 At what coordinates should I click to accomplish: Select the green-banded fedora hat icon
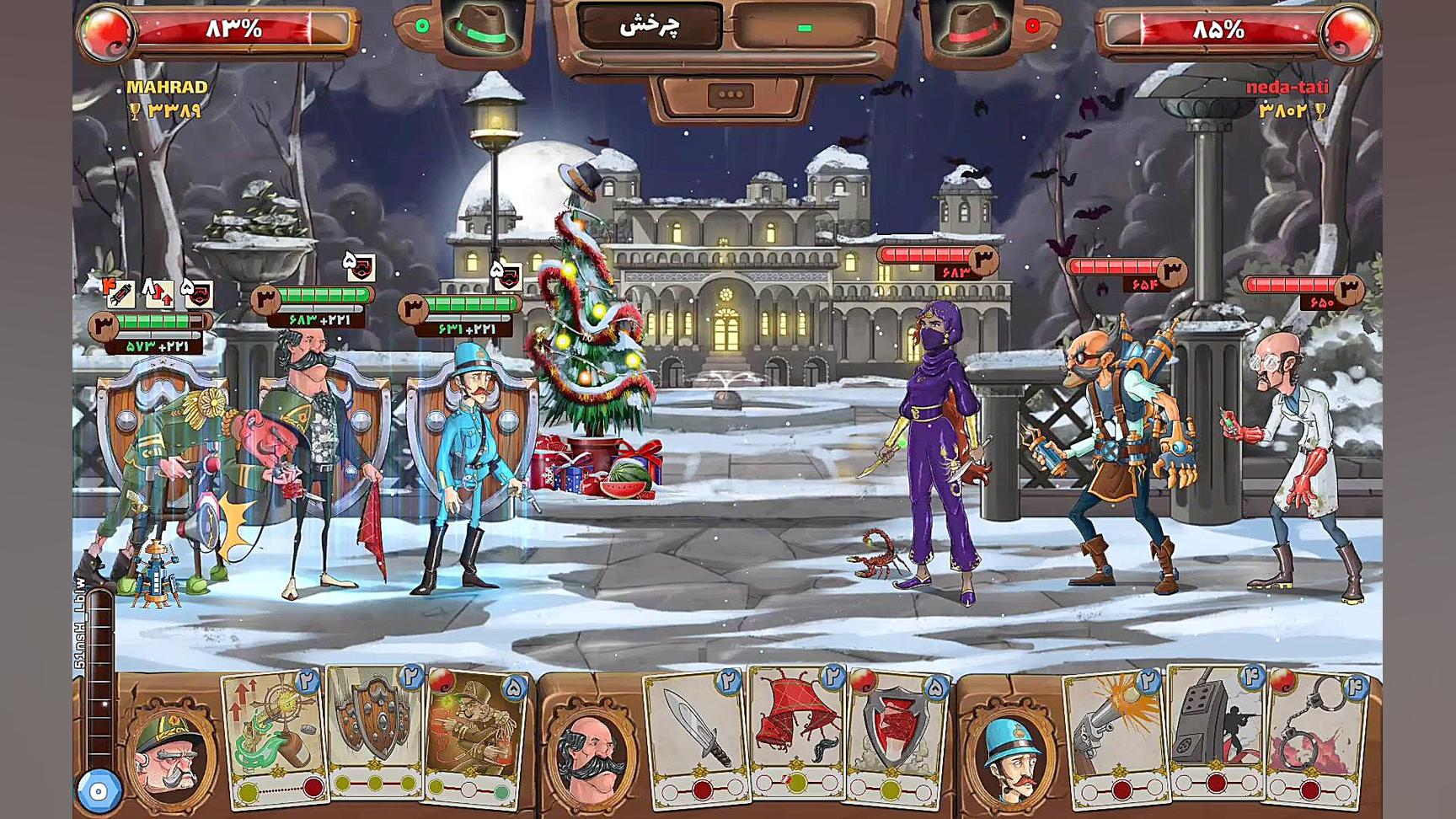click(x=481, y=29)
